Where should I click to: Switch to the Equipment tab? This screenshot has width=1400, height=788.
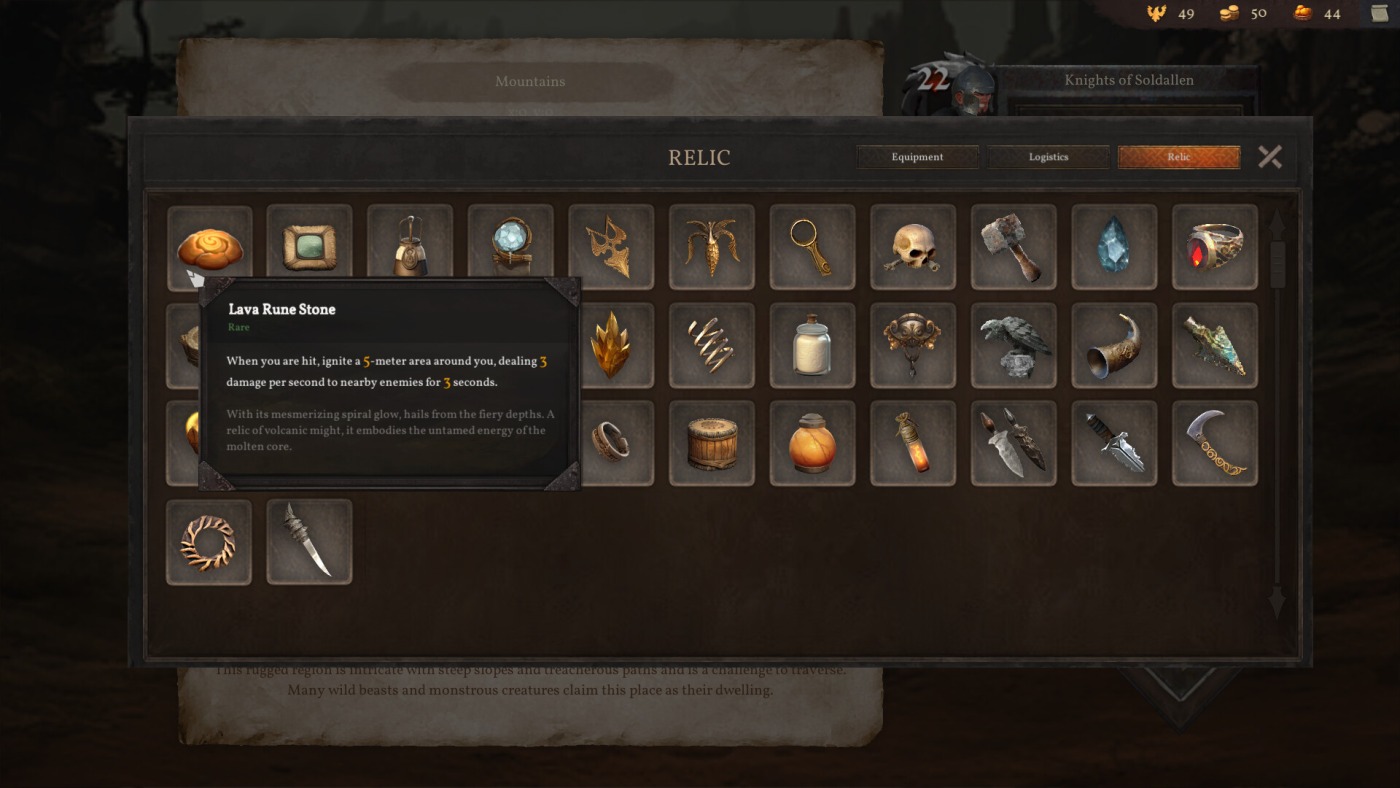click(x=917, y=157)
